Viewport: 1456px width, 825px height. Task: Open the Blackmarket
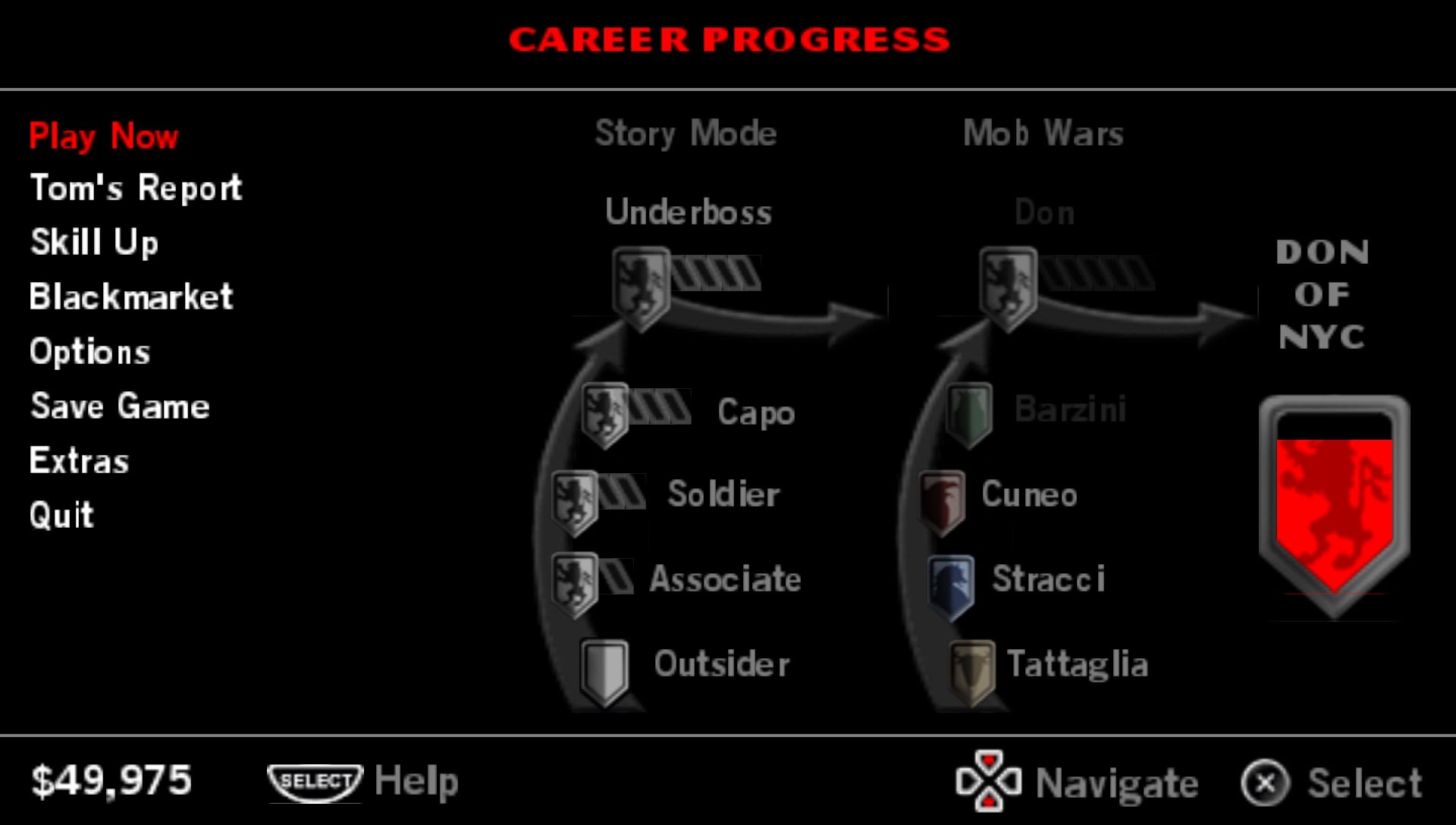[130, 296]
